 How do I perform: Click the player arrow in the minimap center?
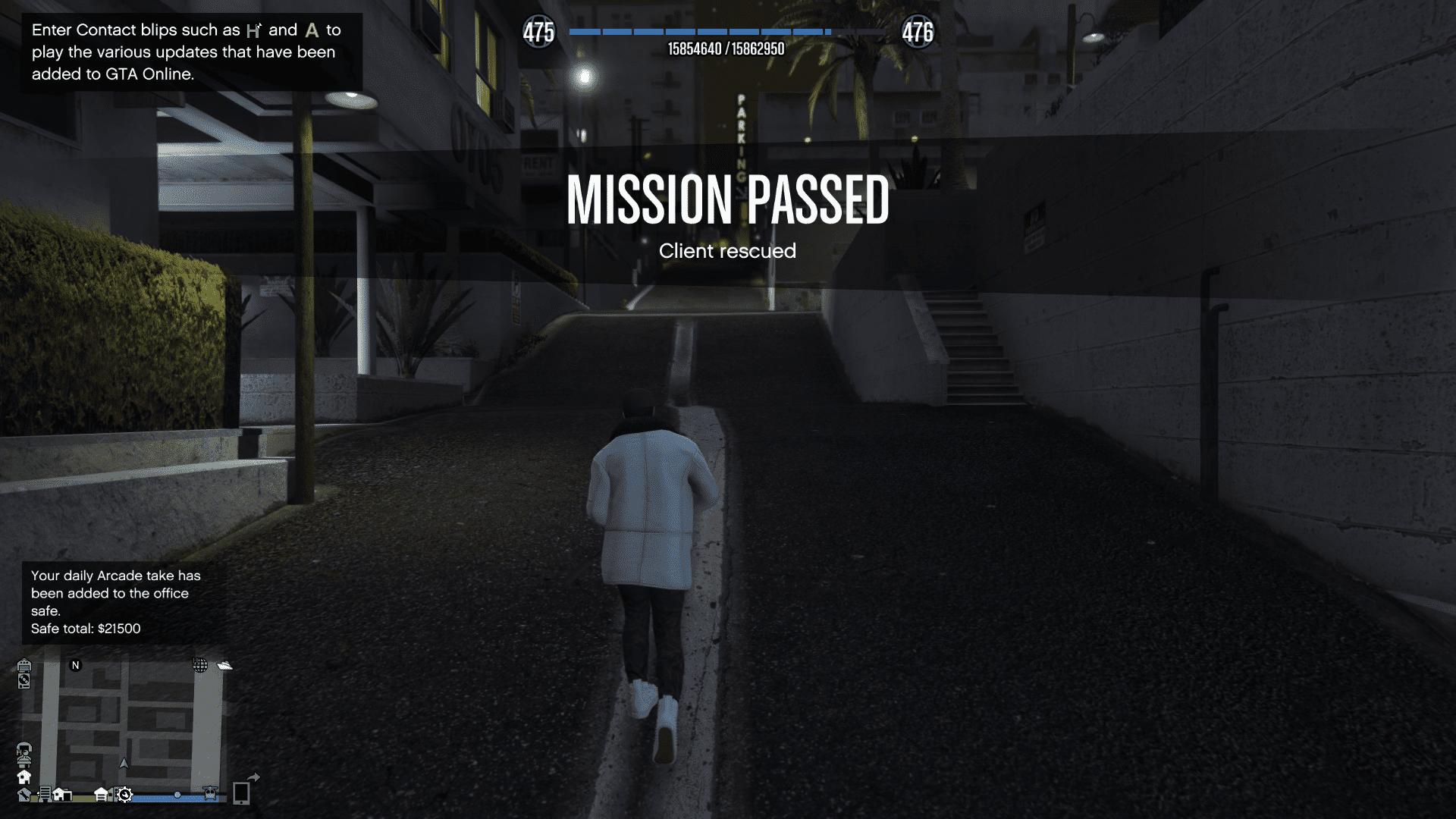click(x=124, y=764)
